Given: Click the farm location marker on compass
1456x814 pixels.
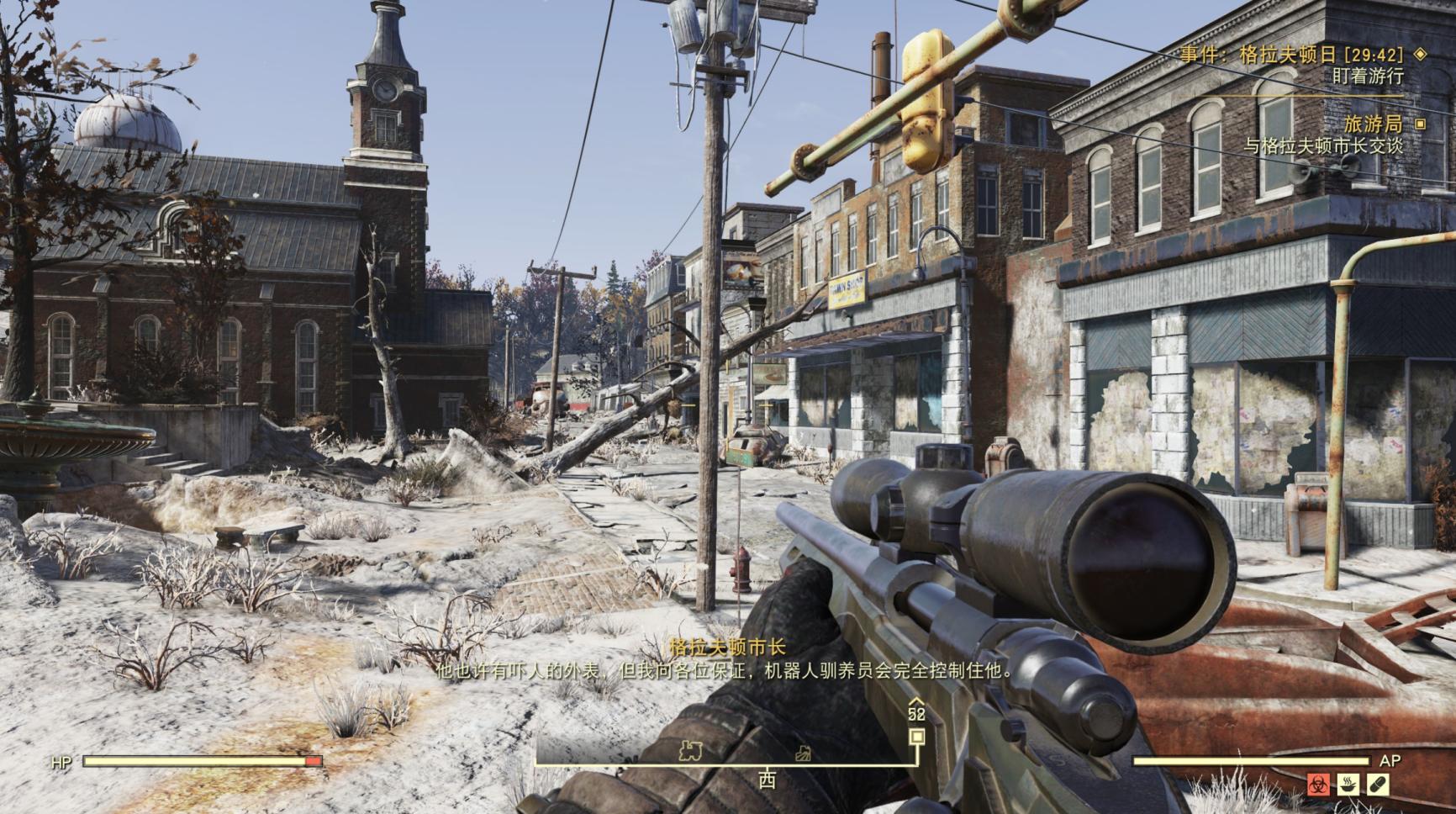Looking at the screenshot, I should [x=804, y=753].
